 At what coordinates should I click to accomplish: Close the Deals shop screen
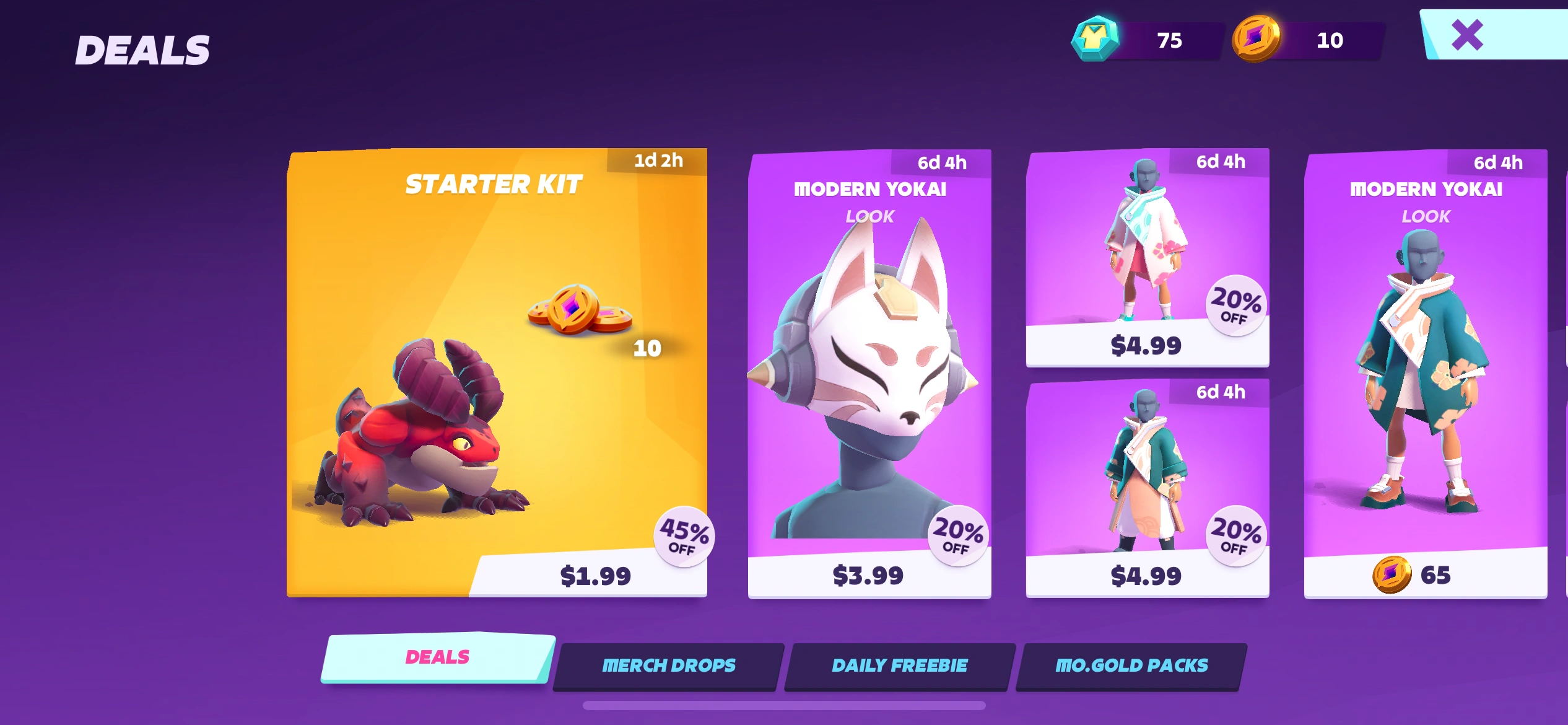coord(1468,35)
